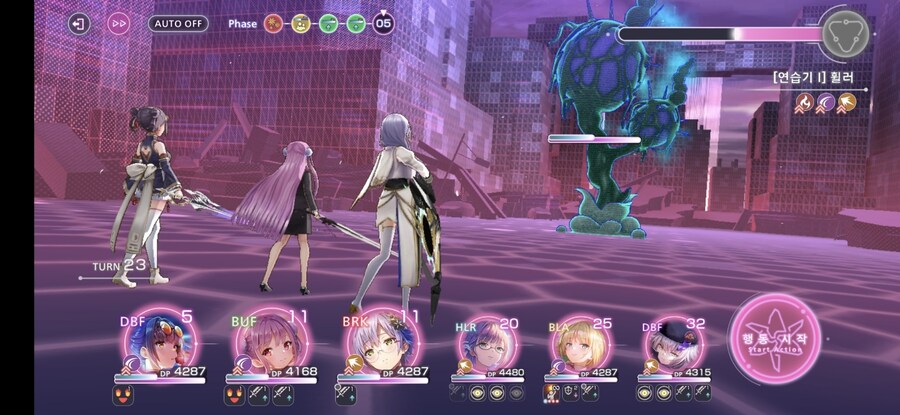Check the yellow second phase icon
The height and width of the screenshot is (415, 900).
pyautogui.click(x=300, y=23)
